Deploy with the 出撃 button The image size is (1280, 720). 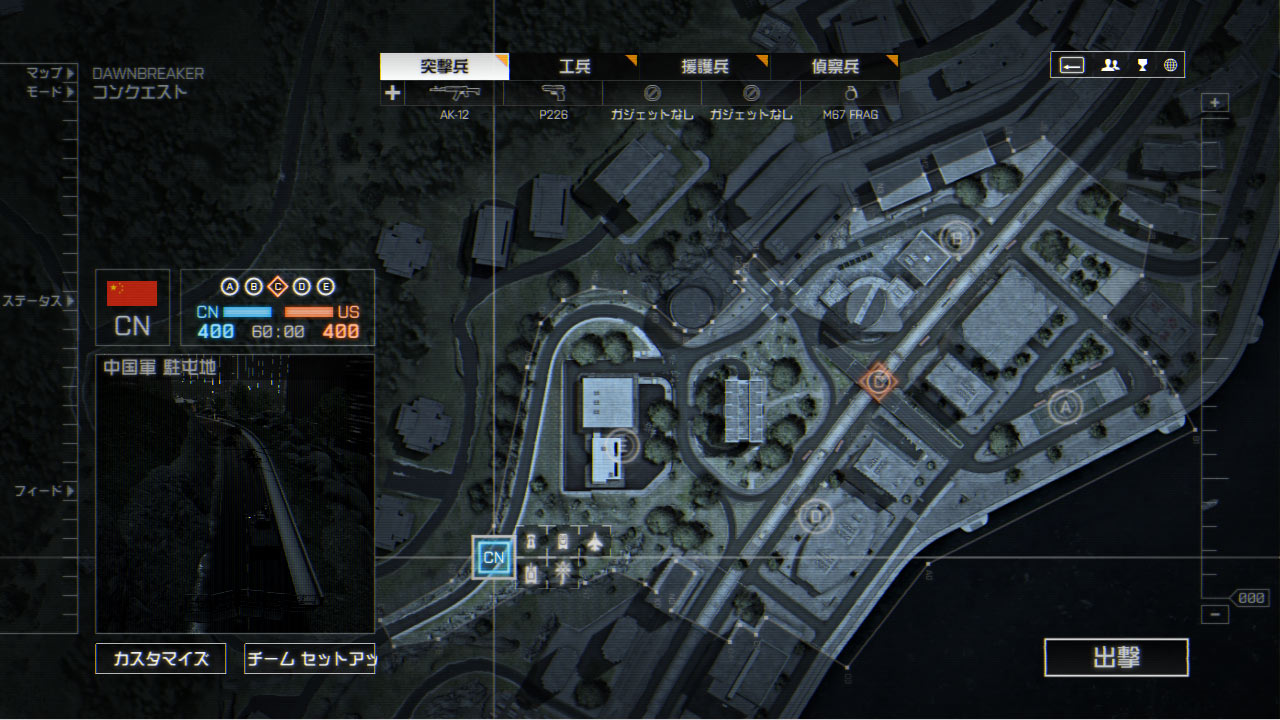pos(1116,658)
